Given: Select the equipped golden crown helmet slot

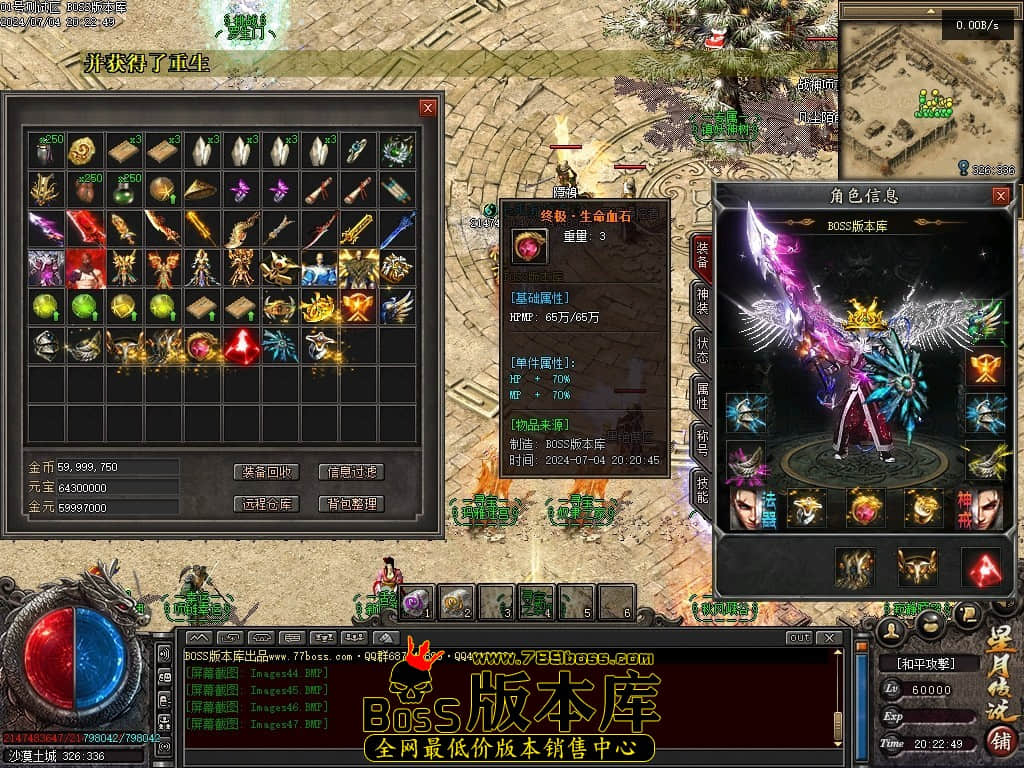Looking at the screenshot, I should (865, 317).
